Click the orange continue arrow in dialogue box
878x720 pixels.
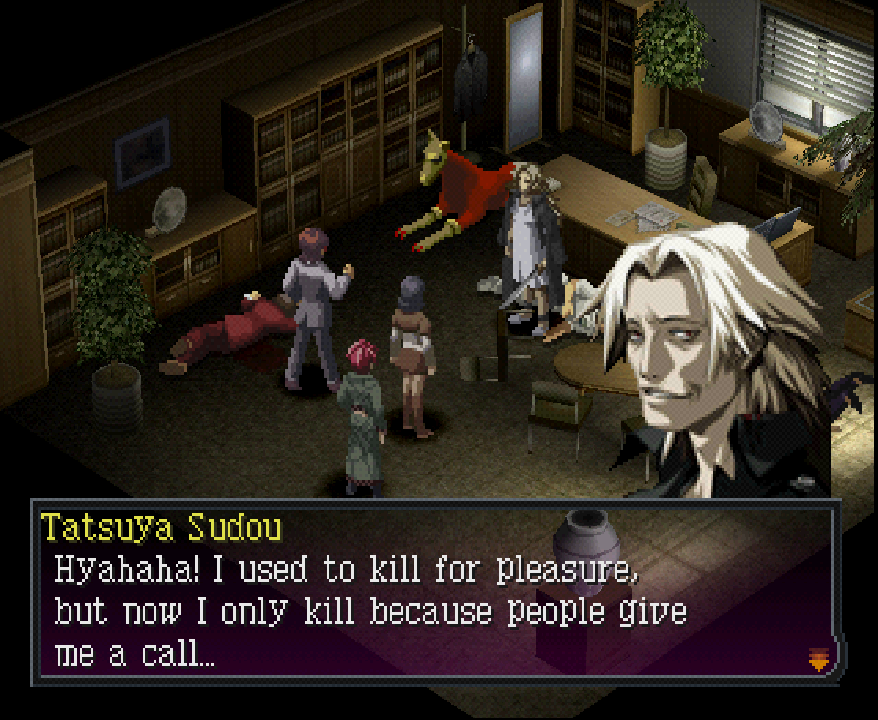pyautogui.click(x=819, y=659)
